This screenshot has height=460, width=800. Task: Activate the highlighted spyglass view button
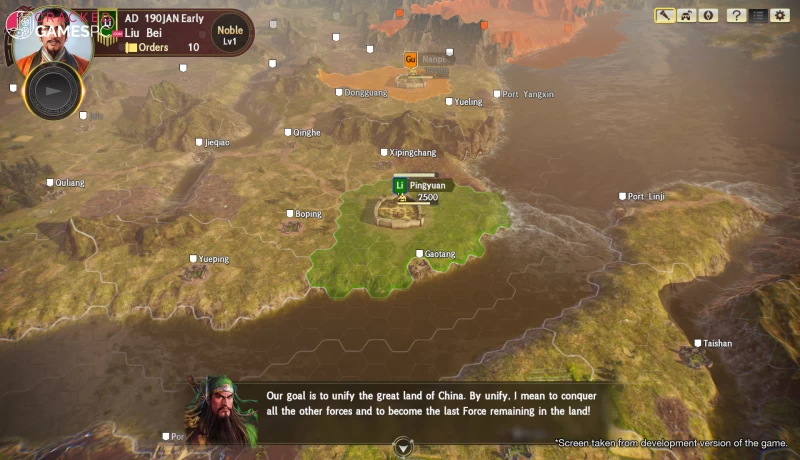click(x=665, y=15)
